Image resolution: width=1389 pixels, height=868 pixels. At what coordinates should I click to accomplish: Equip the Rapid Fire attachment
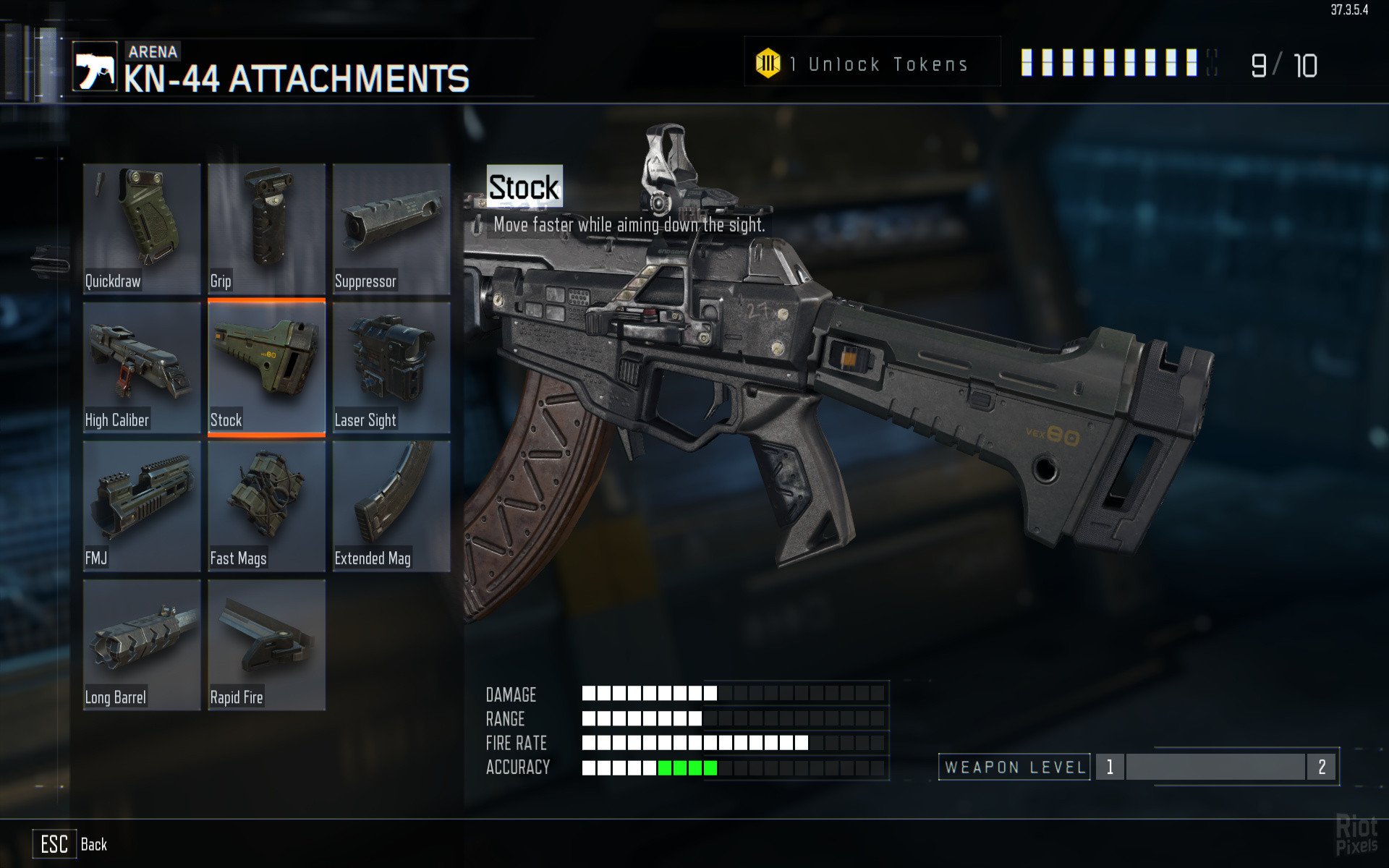266,645
